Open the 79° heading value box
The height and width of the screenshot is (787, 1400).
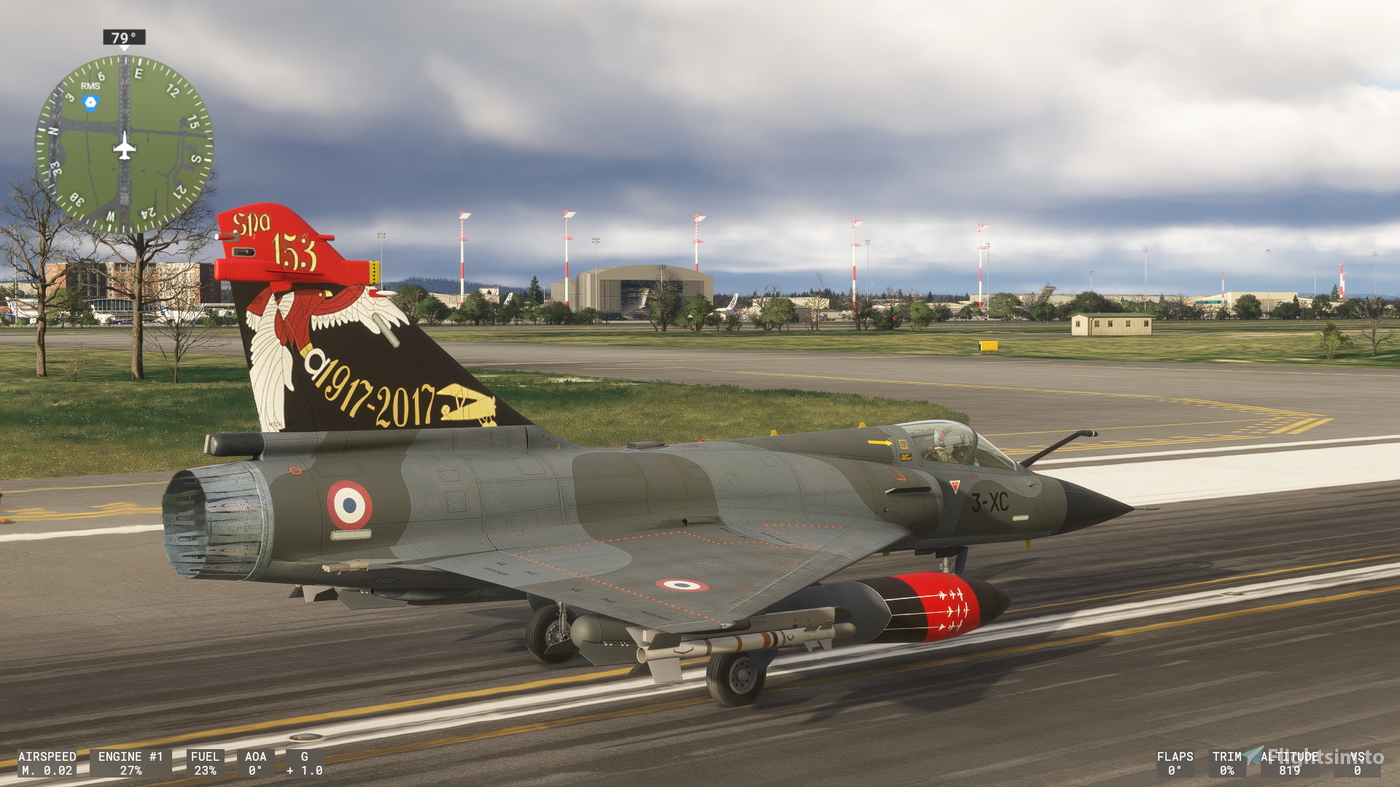[x=122, y=37]
